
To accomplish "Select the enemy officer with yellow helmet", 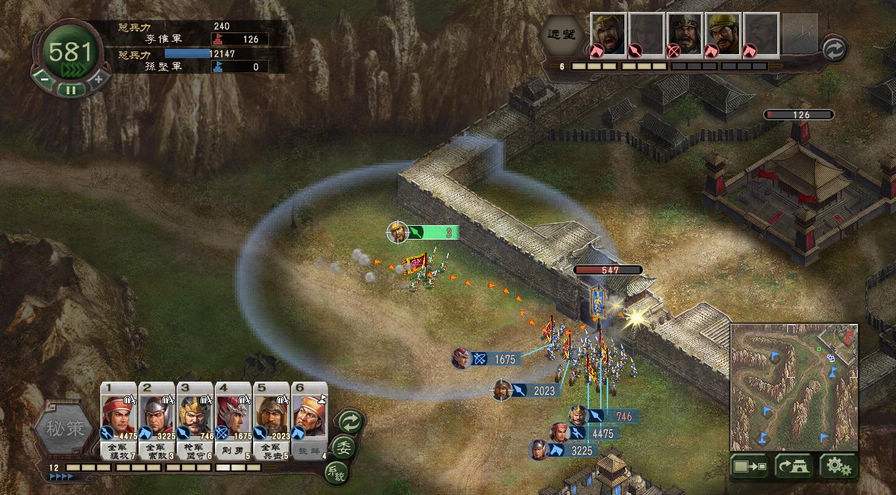I will click(722, 34).
